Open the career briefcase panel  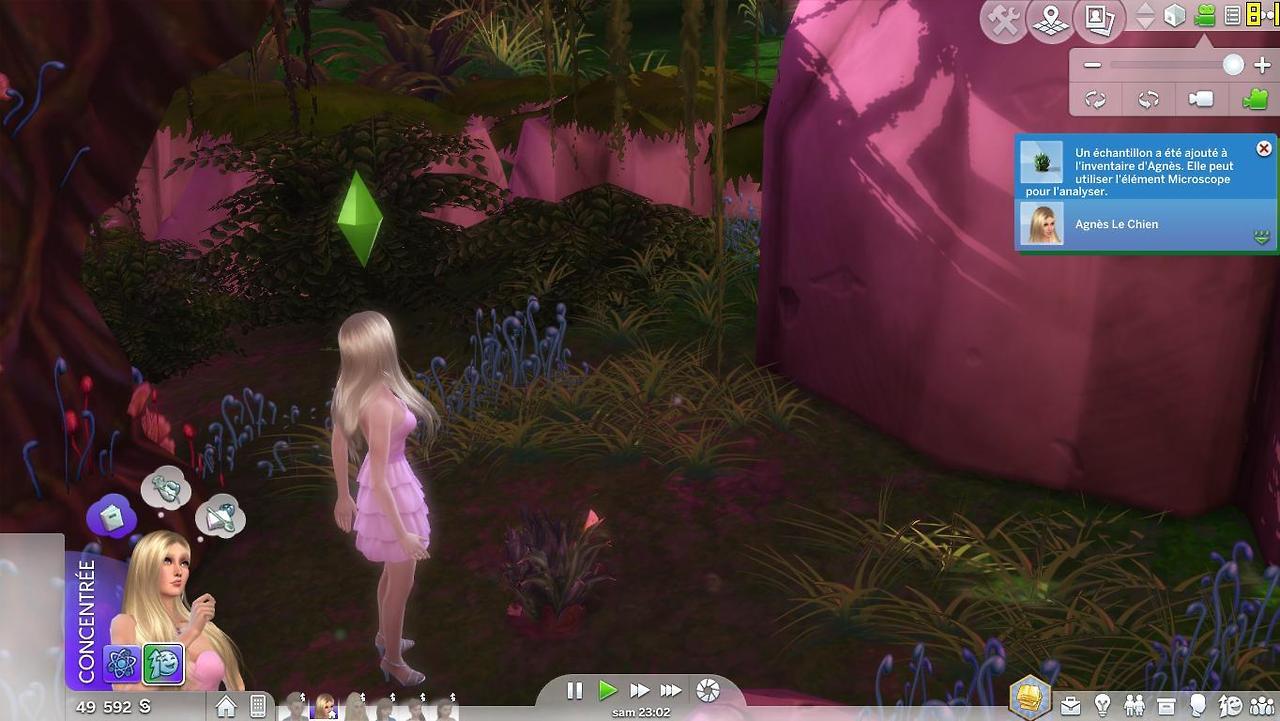[1070, 706]
